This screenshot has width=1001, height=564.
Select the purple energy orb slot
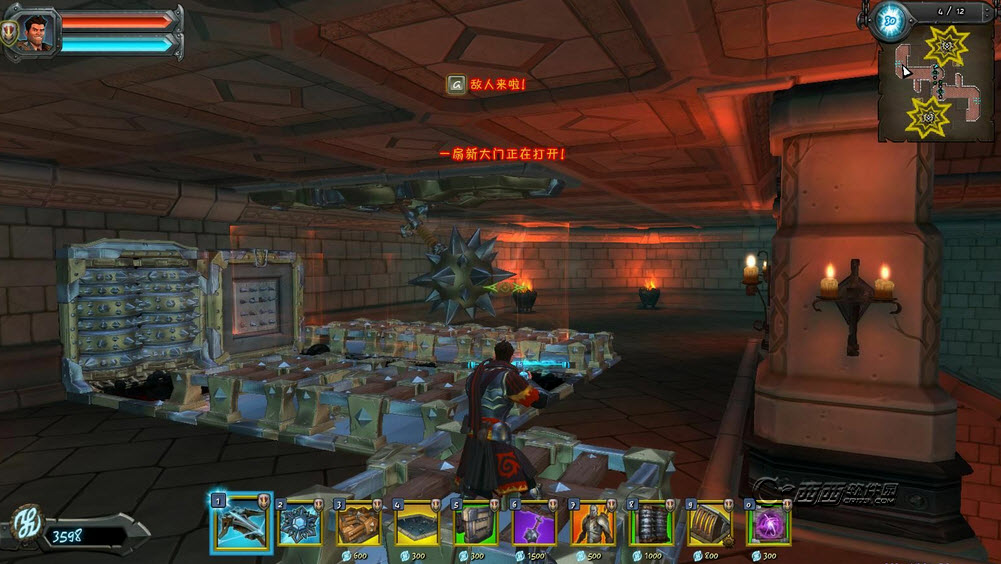pyautogui.click(x=769, y=524)
